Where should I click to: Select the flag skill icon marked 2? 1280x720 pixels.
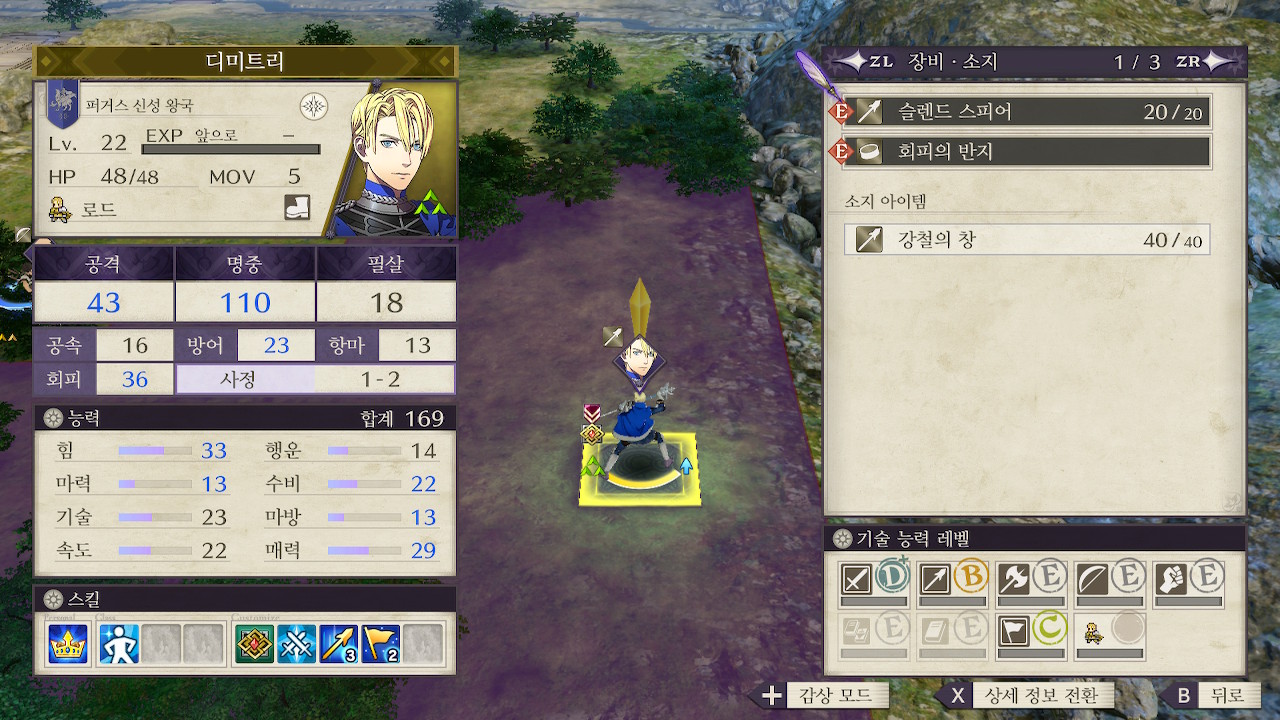pos(381,645)
